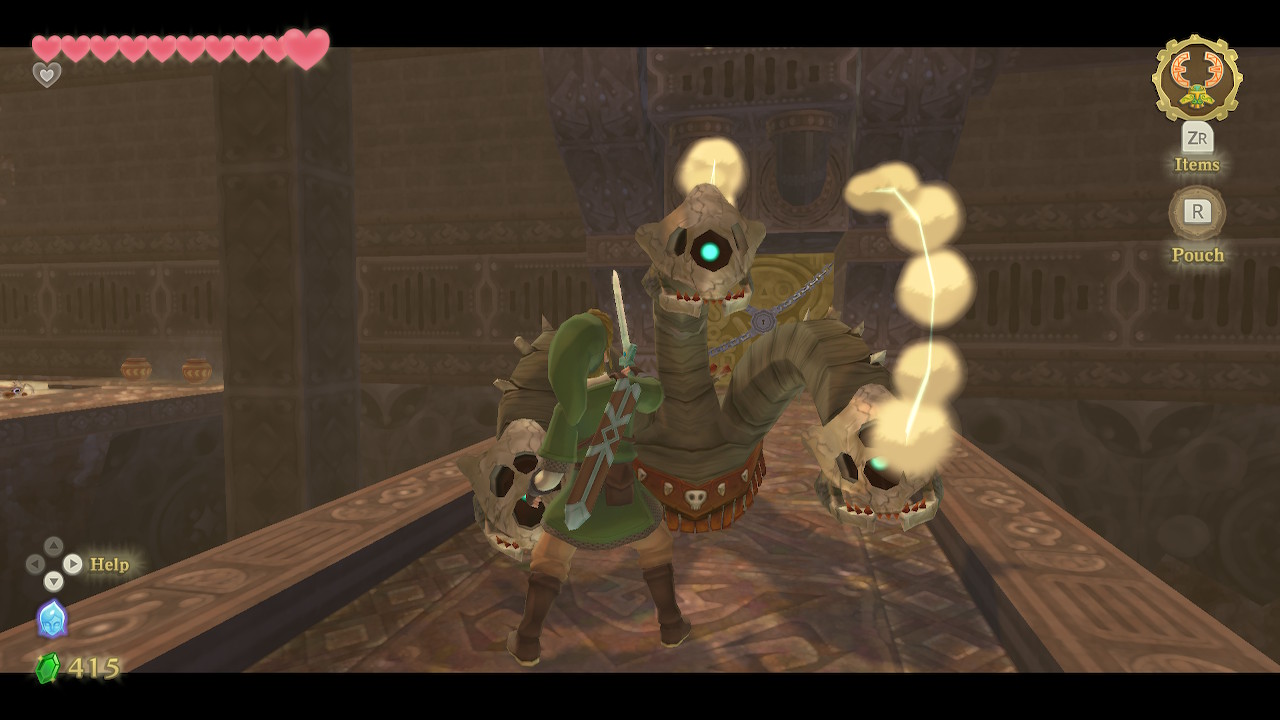The width and height of the screenshot is (1280, 720).
Task: Call Fi with the blue crystal icon
Action: pos(52,619)
